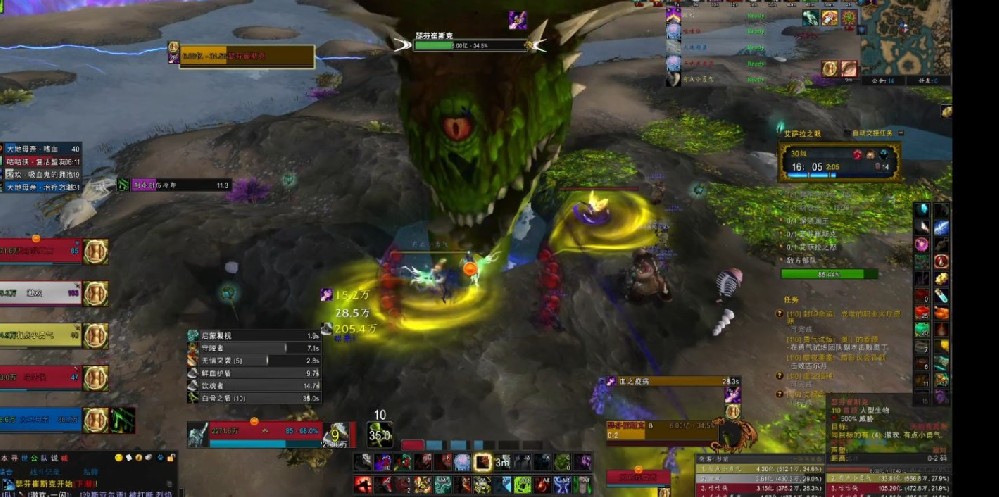Click the Mythic+ dungeon timer panel

point(840,162)
